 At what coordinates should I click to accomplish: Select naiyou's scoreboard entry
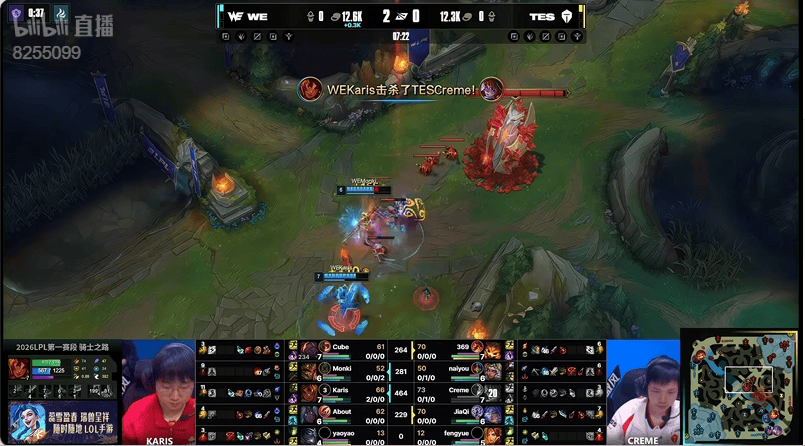462,370
